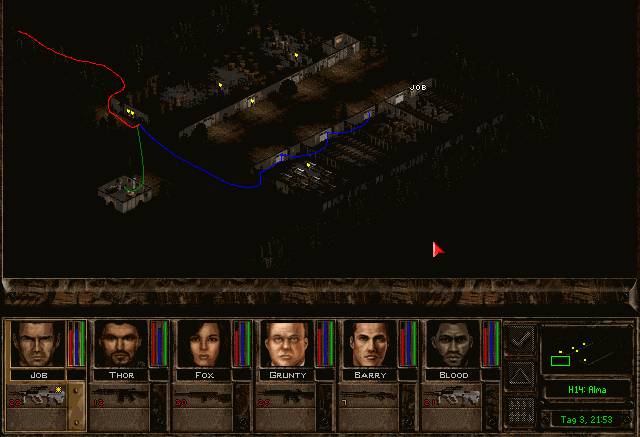Click the triangle button in team panel
Image resolution: width=640 pixels, height=437 pixels.
pyautogui.click(x=520, y=375)
